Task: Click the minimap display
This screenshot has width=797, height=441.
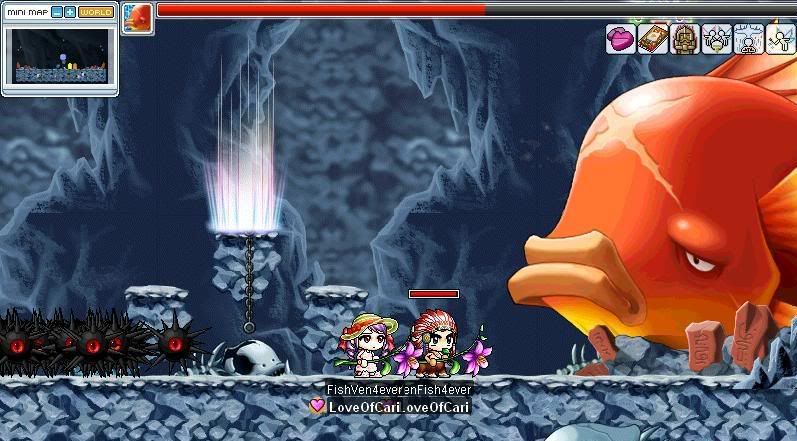Action: 60,56
